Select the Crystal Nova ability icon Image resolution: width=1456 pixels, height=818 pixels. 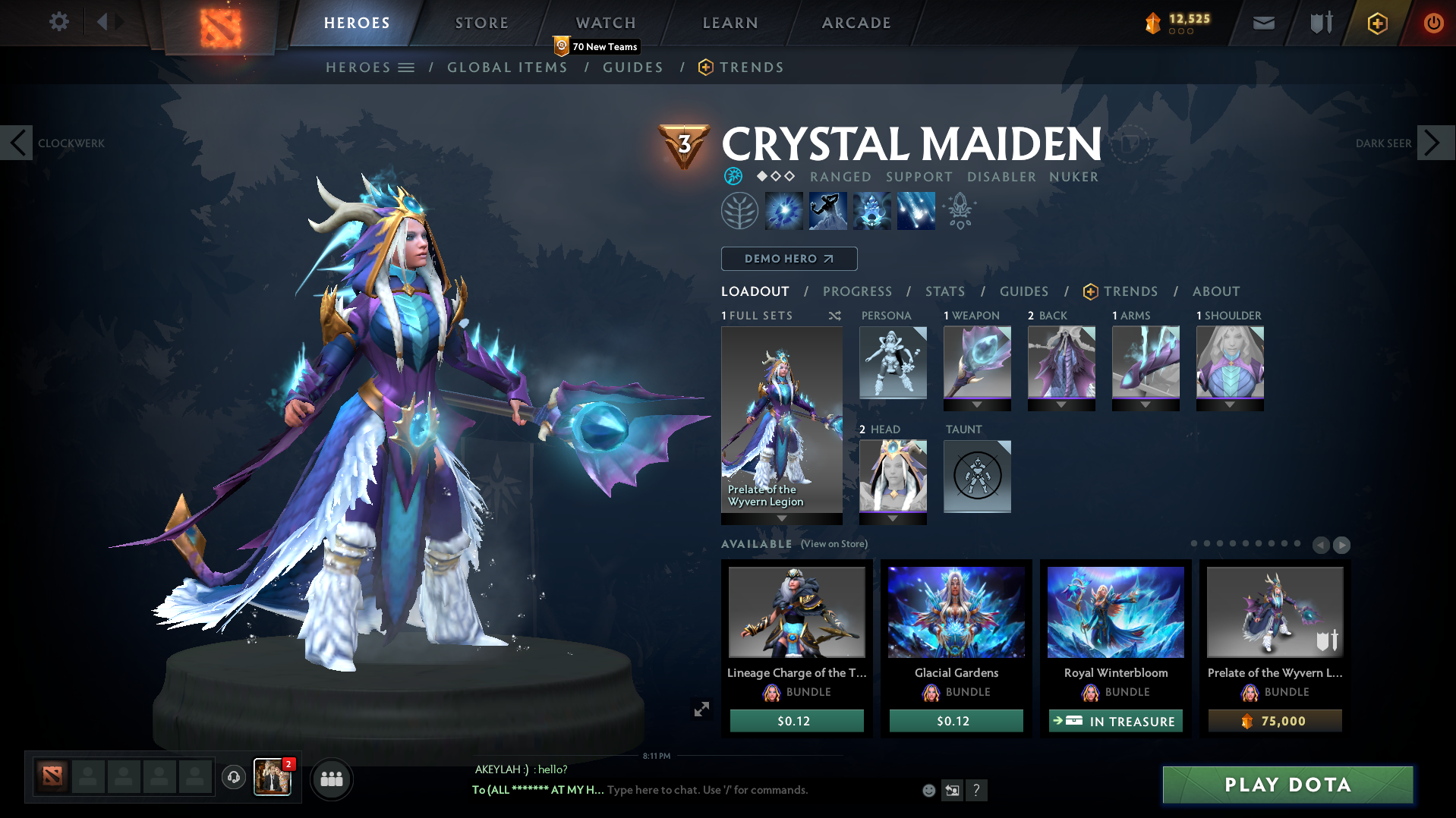(x=784, y=210)
